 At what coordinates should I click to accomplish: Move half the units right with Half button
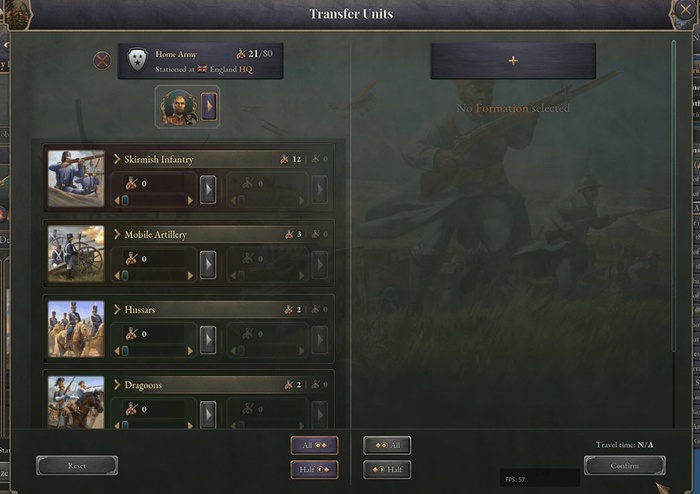click(x=315, y=470)
